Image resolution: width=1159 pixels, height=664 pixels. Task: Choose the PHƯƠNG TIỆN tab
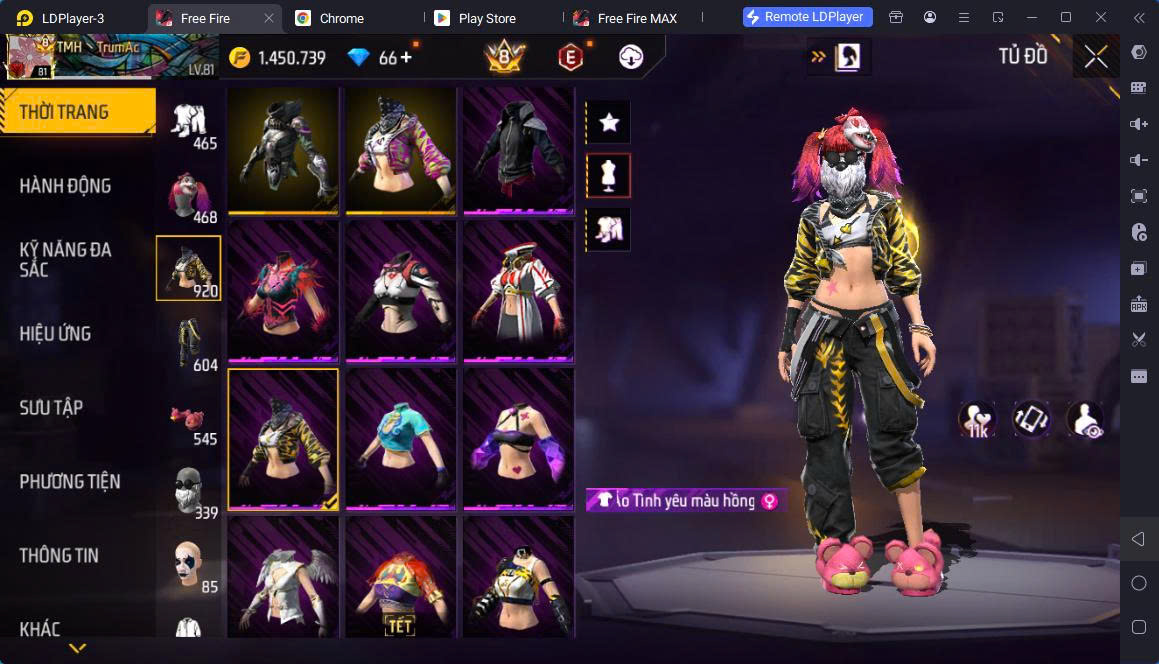point(70,481)
